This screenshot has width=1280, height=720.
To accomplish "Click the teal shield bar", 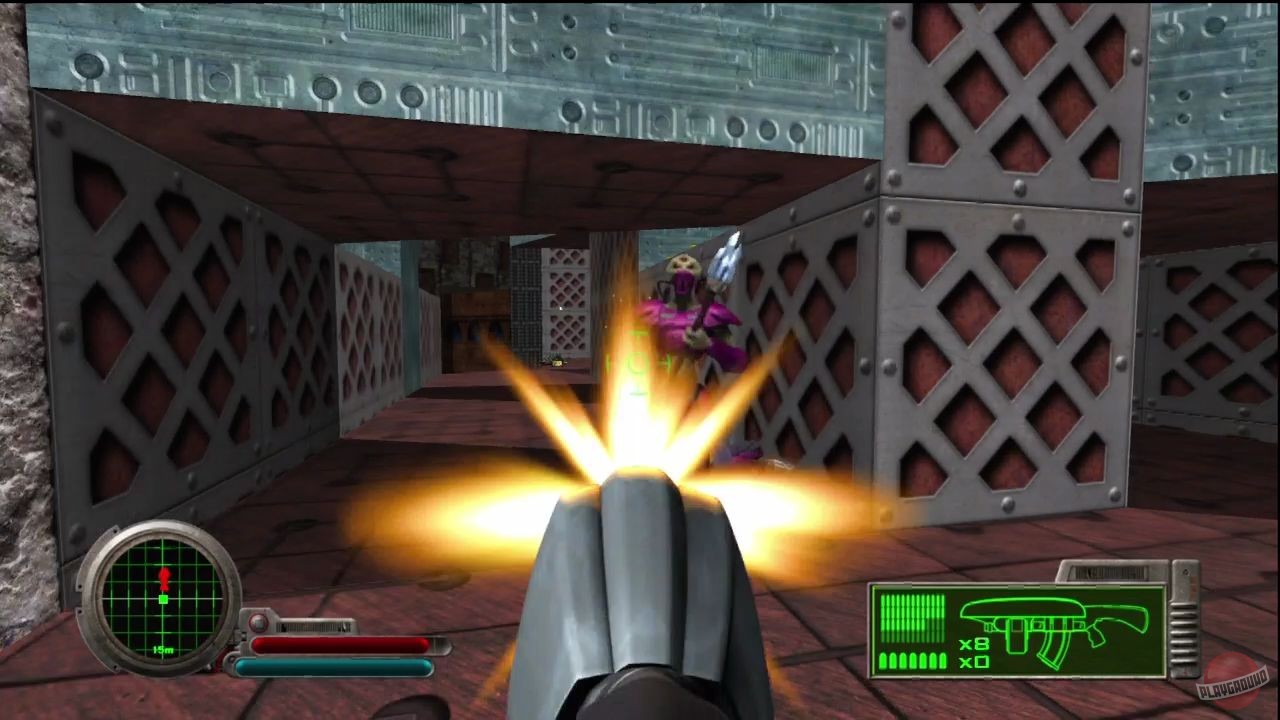I will [335, 665].
